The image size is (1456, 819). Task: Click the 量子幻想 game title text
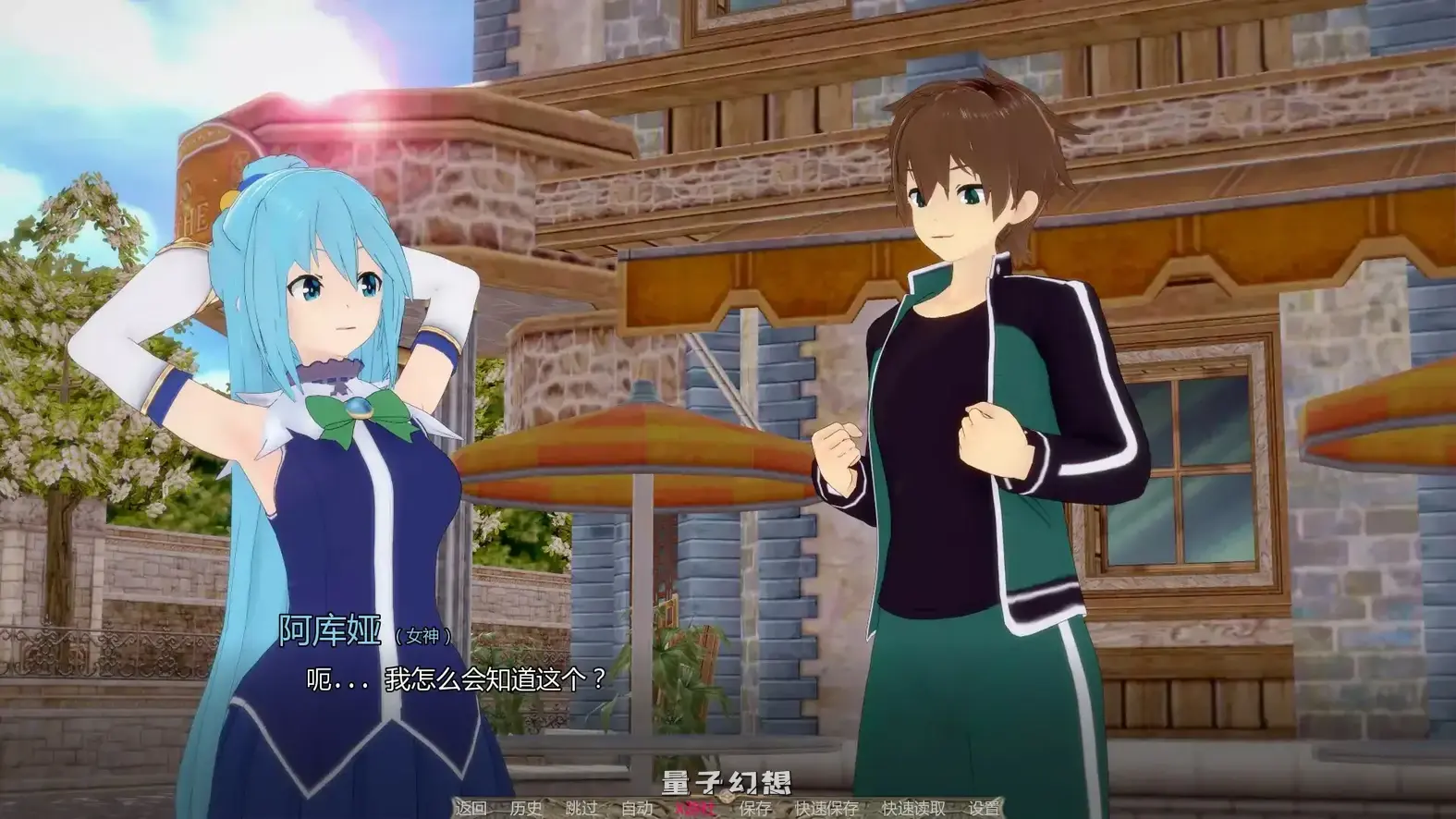727,781
